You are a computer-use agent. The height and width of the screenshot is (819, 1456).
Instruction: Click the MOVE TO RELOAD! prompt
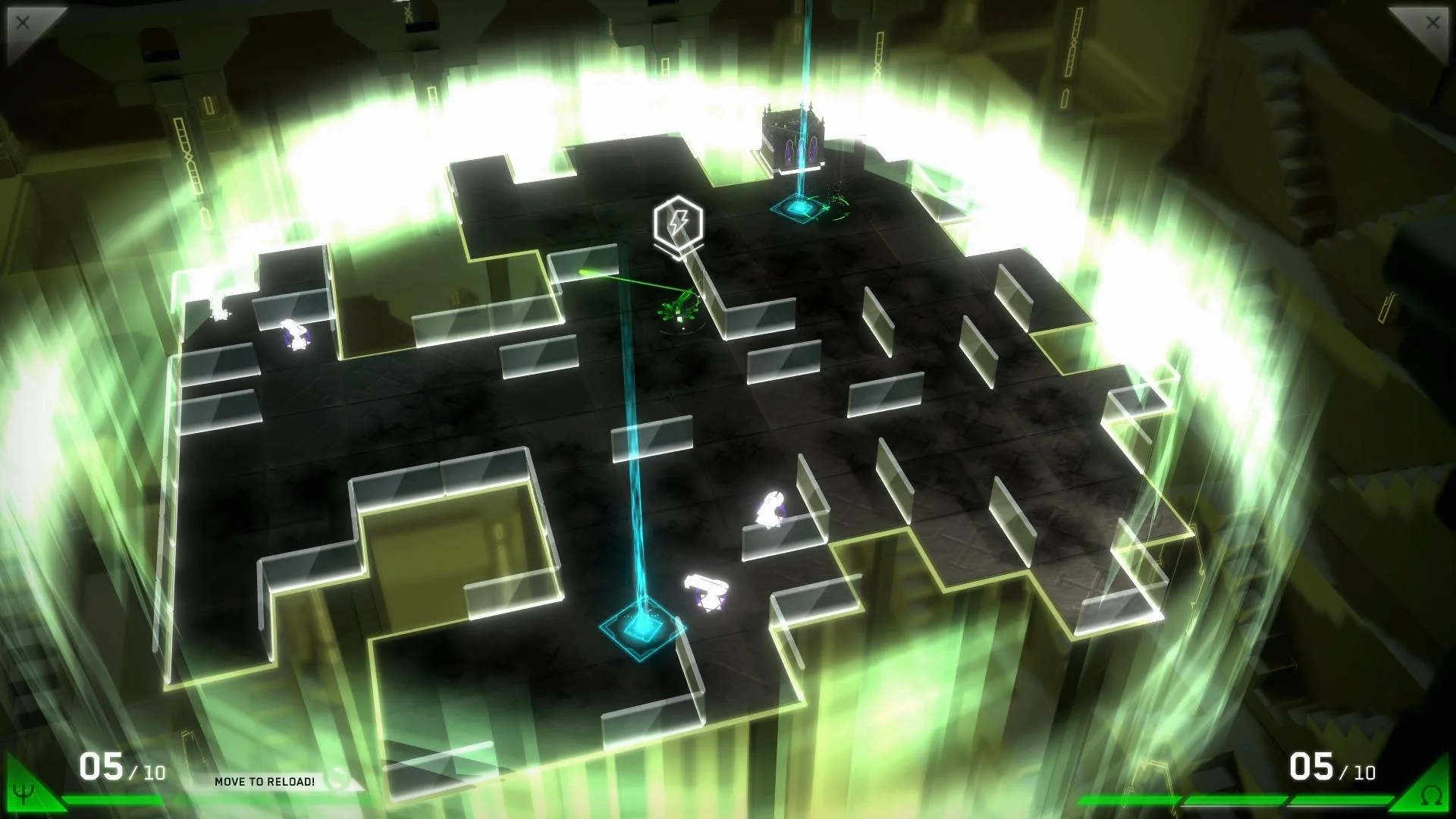click(x=265, y=782)
